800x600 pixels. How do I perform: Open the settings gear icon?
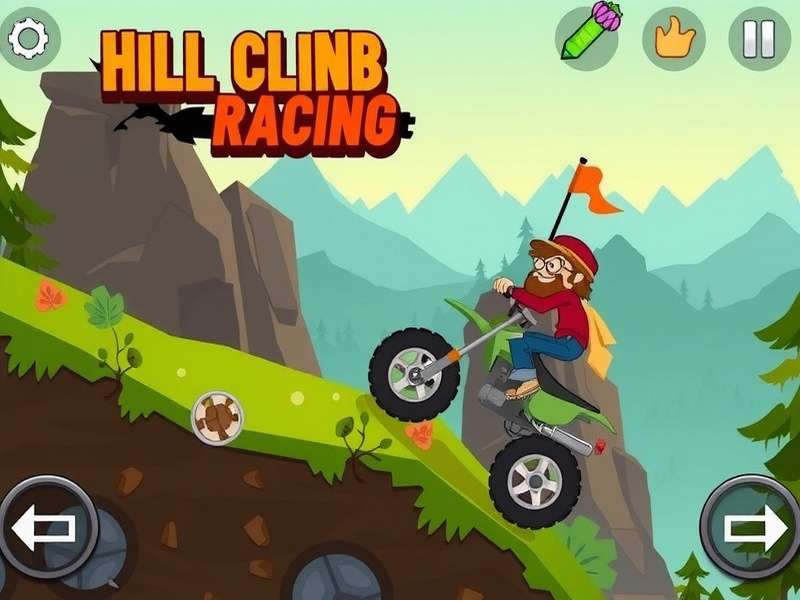[x=28, y=38]
